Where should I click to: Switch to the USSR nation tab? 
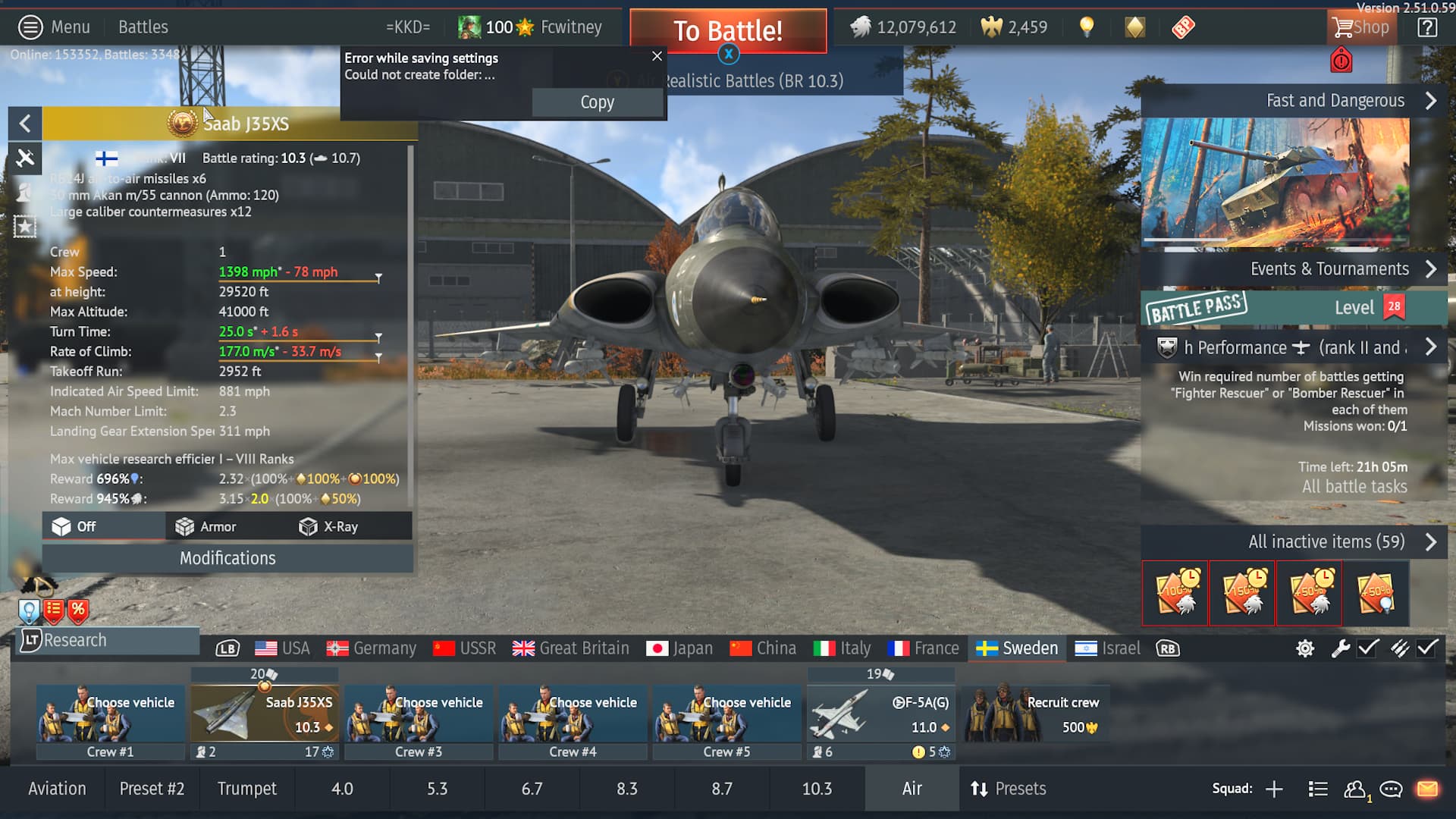point(464,648)
